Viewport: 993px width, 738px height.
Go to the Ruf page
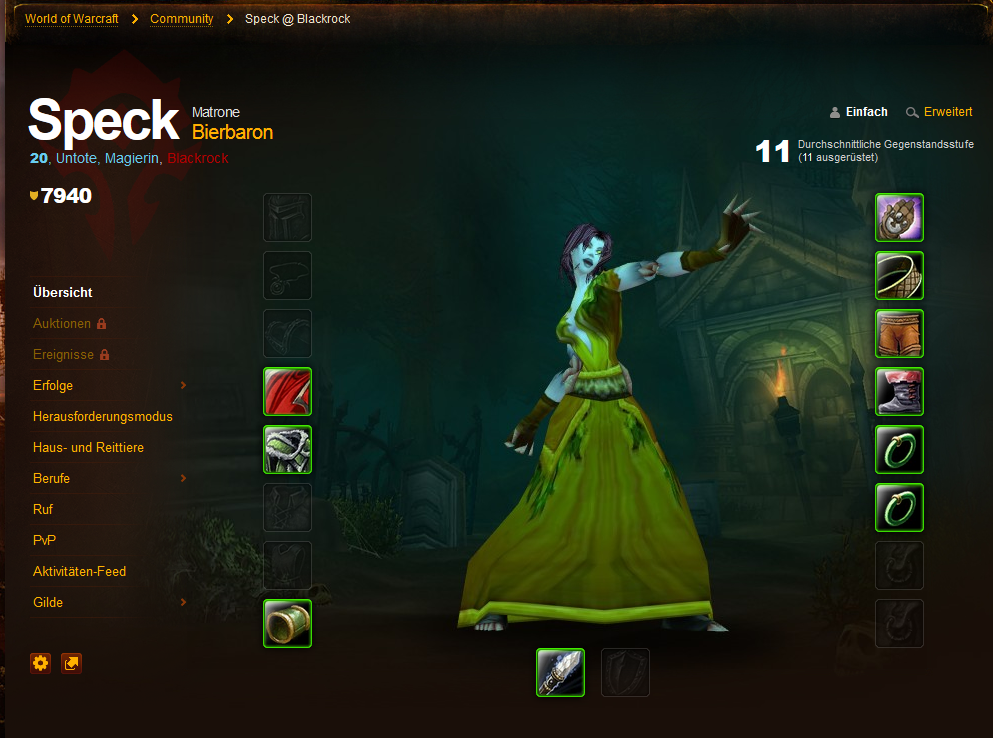[x=43, y=510]
